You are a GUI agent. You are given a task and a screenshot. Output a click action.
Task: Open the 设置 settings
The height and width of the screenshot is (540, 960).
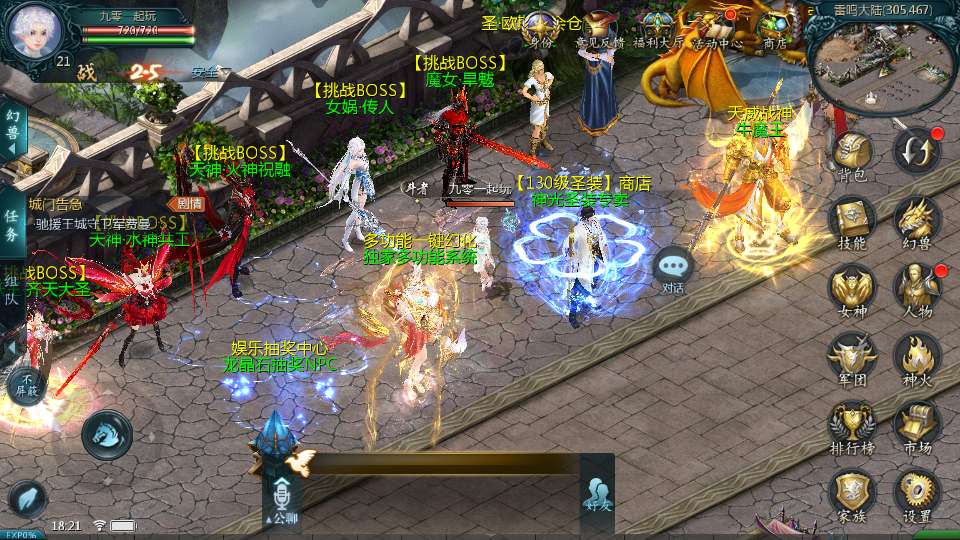click(916, 494)
